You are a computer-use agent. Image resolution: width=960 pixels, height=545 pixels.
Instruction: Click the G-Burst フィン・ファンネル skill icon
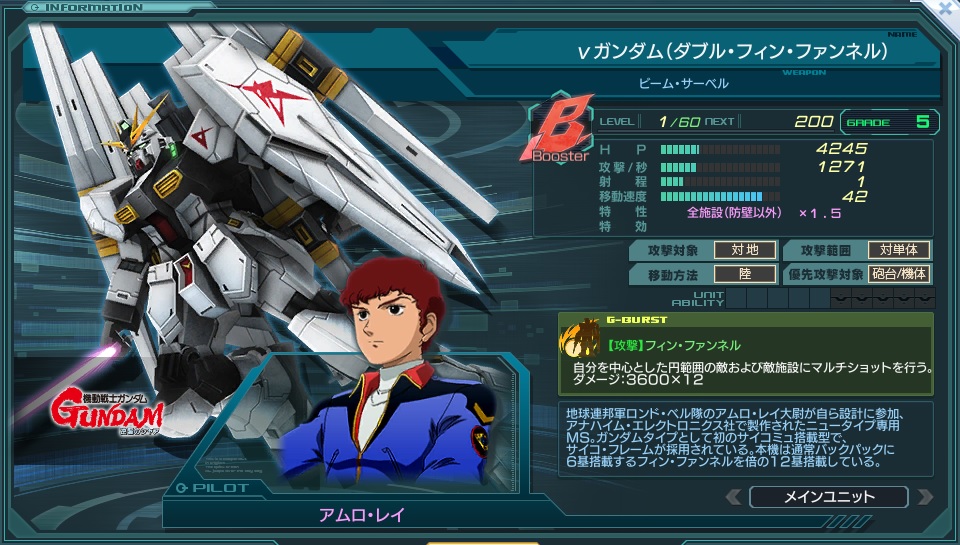point(580,341)
